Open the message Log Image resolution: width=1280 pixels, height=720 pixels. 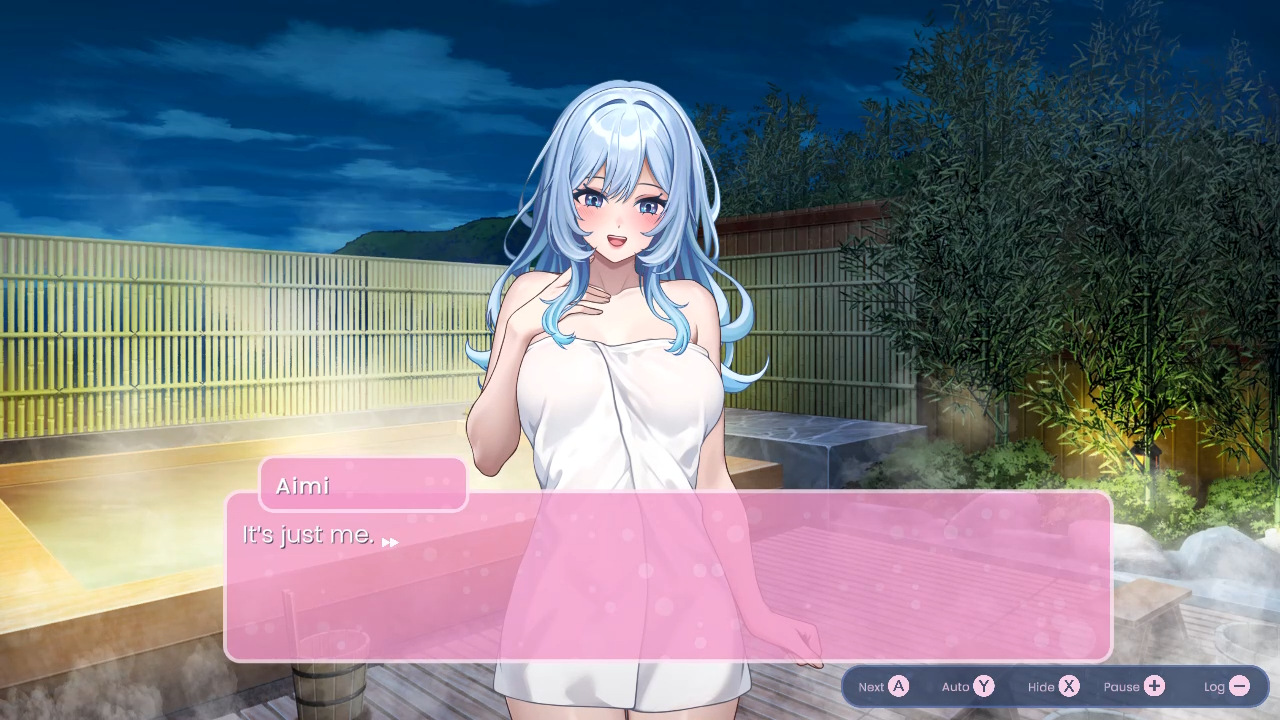pos(1224,686)
